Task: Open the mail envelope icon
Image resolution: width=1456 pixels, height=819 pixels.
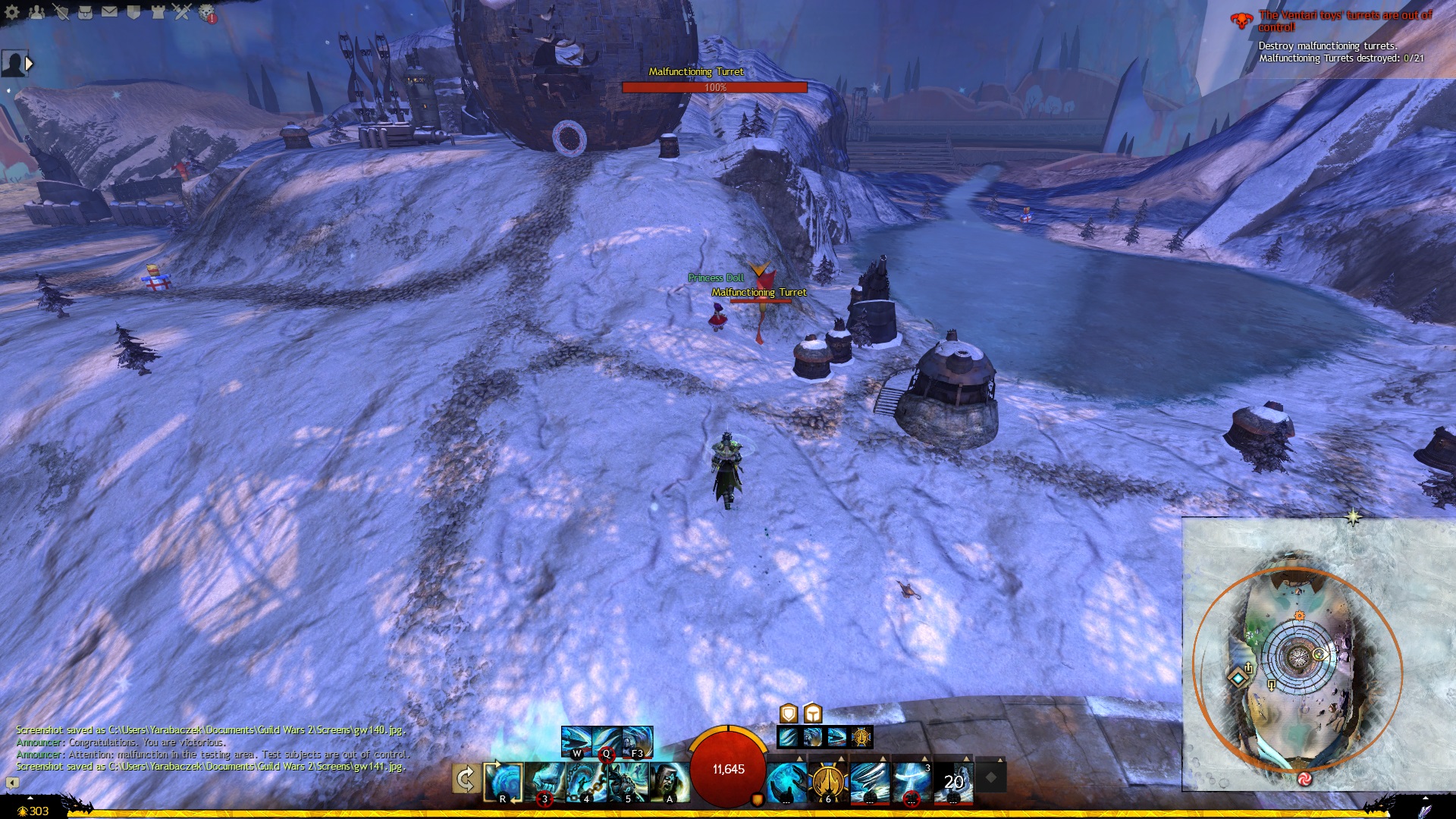Action: (x=109, y=12)
